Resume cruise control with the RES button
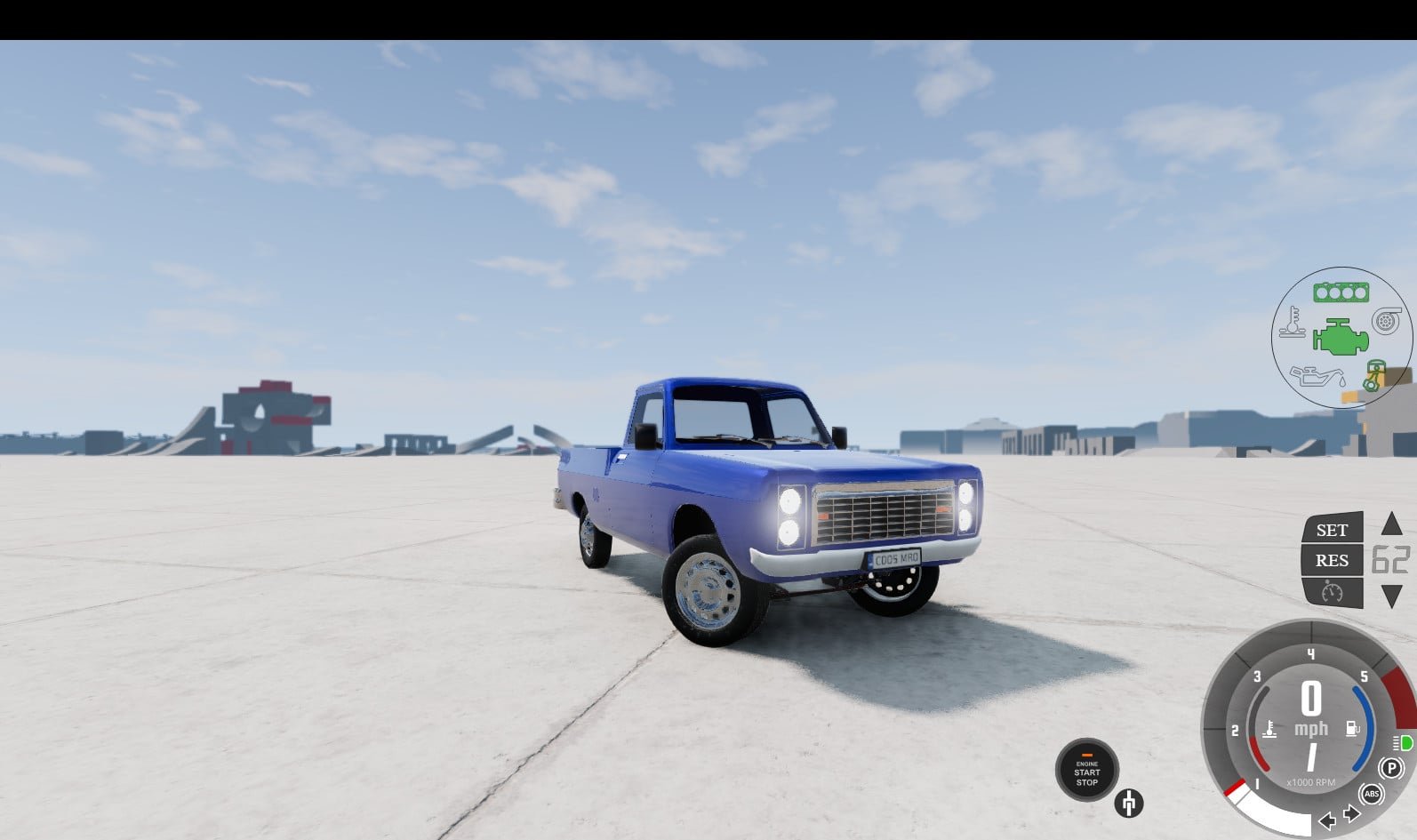Viewport: 1417px width, 840px height. (x=1332, y=560)
